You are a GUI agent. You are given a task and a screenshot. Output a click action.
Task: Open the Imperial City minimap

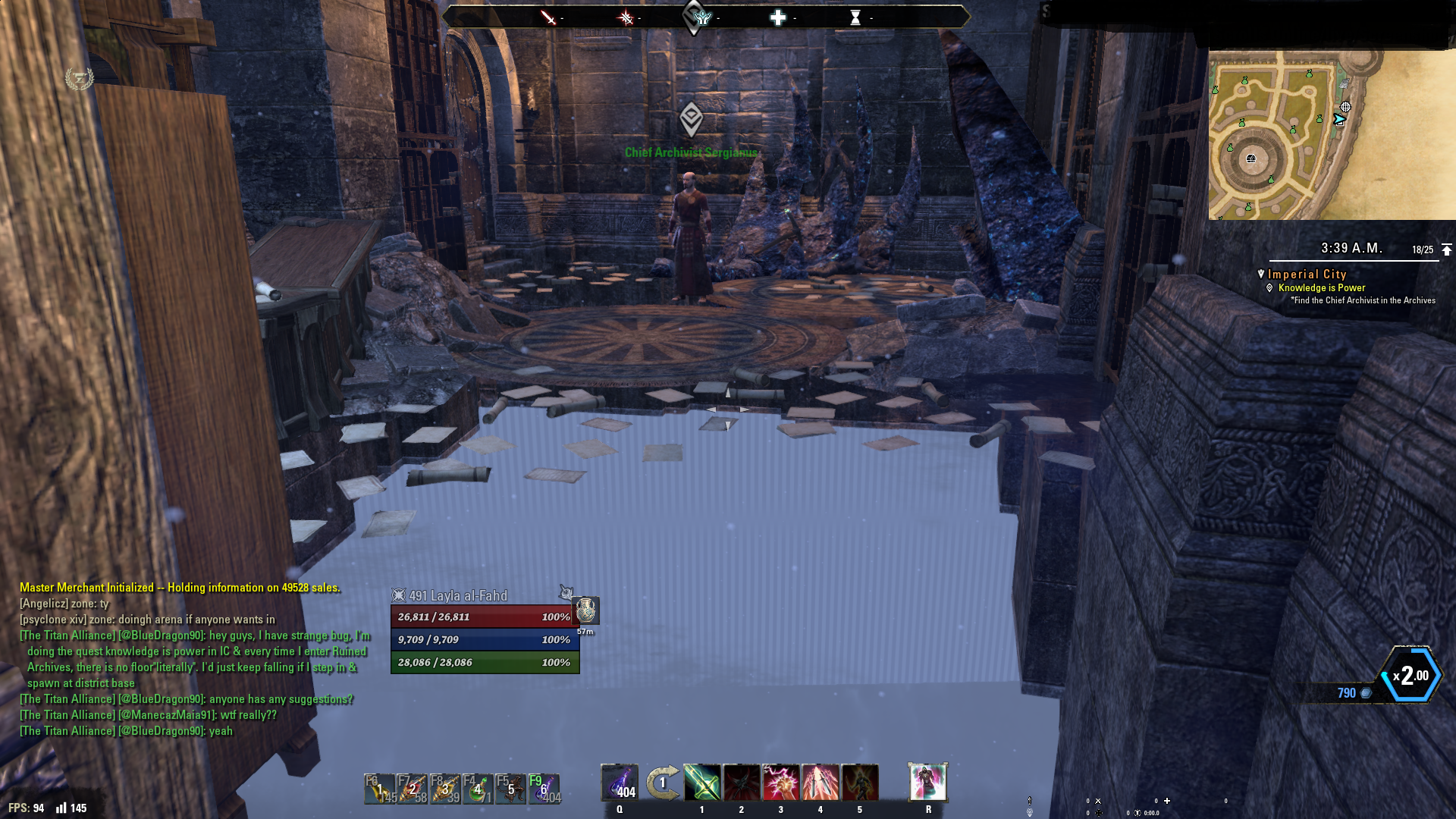pos(1332,135)
